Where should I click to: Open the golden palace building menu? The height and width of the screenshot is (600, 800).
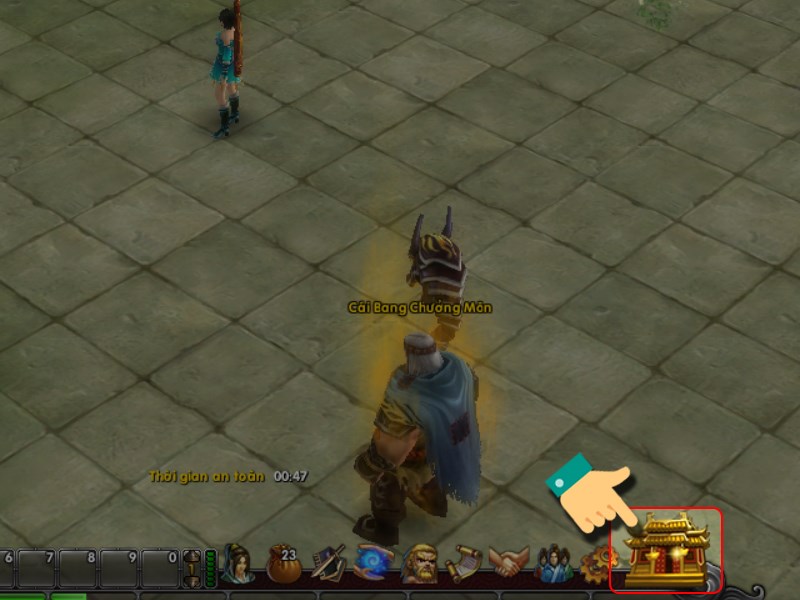pos(666,550)
